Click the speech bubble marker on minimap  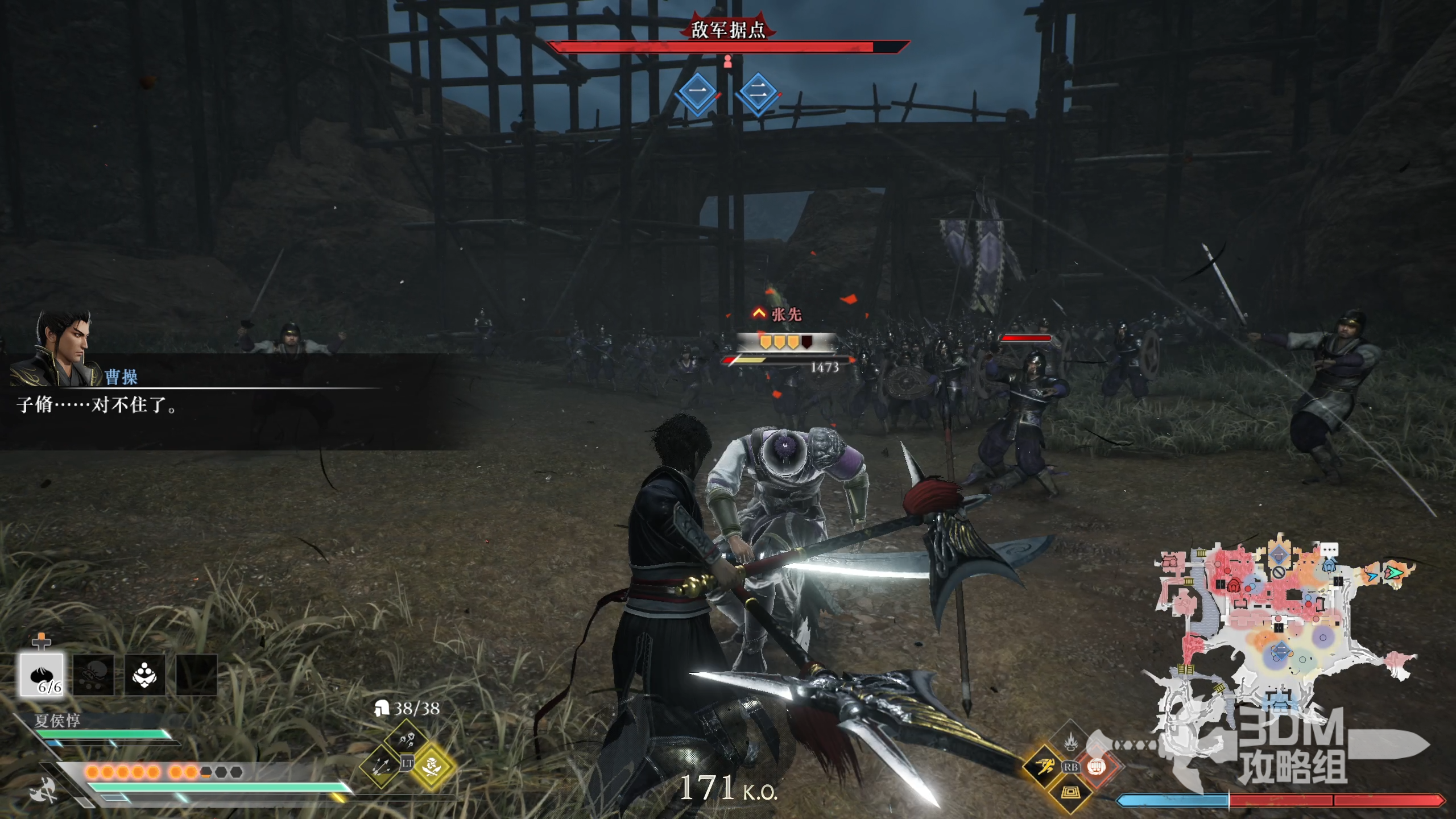[1329, 549]
